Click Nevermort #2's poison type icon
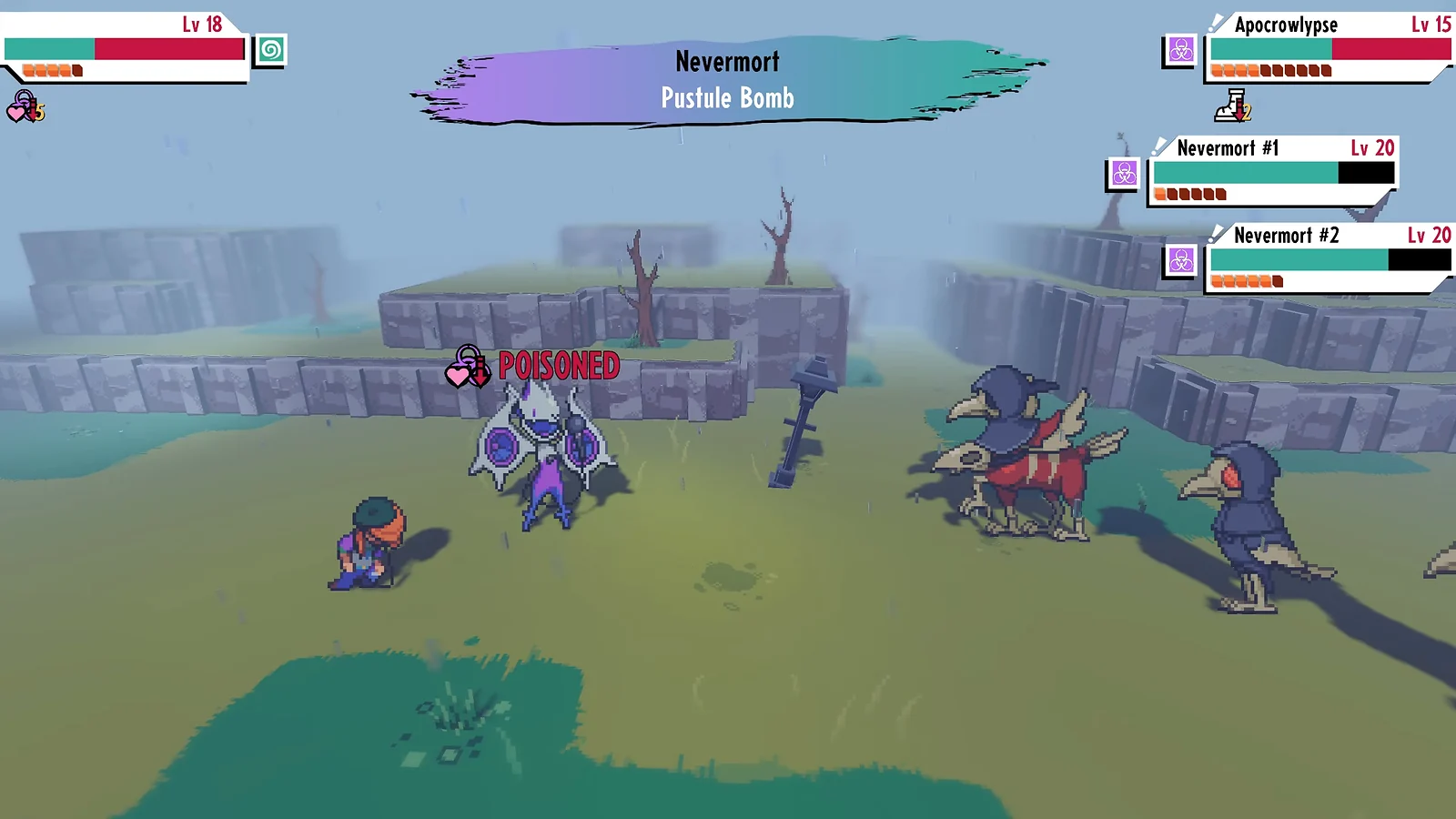This screenshot has width=1456, height=819. (1181, 261)
